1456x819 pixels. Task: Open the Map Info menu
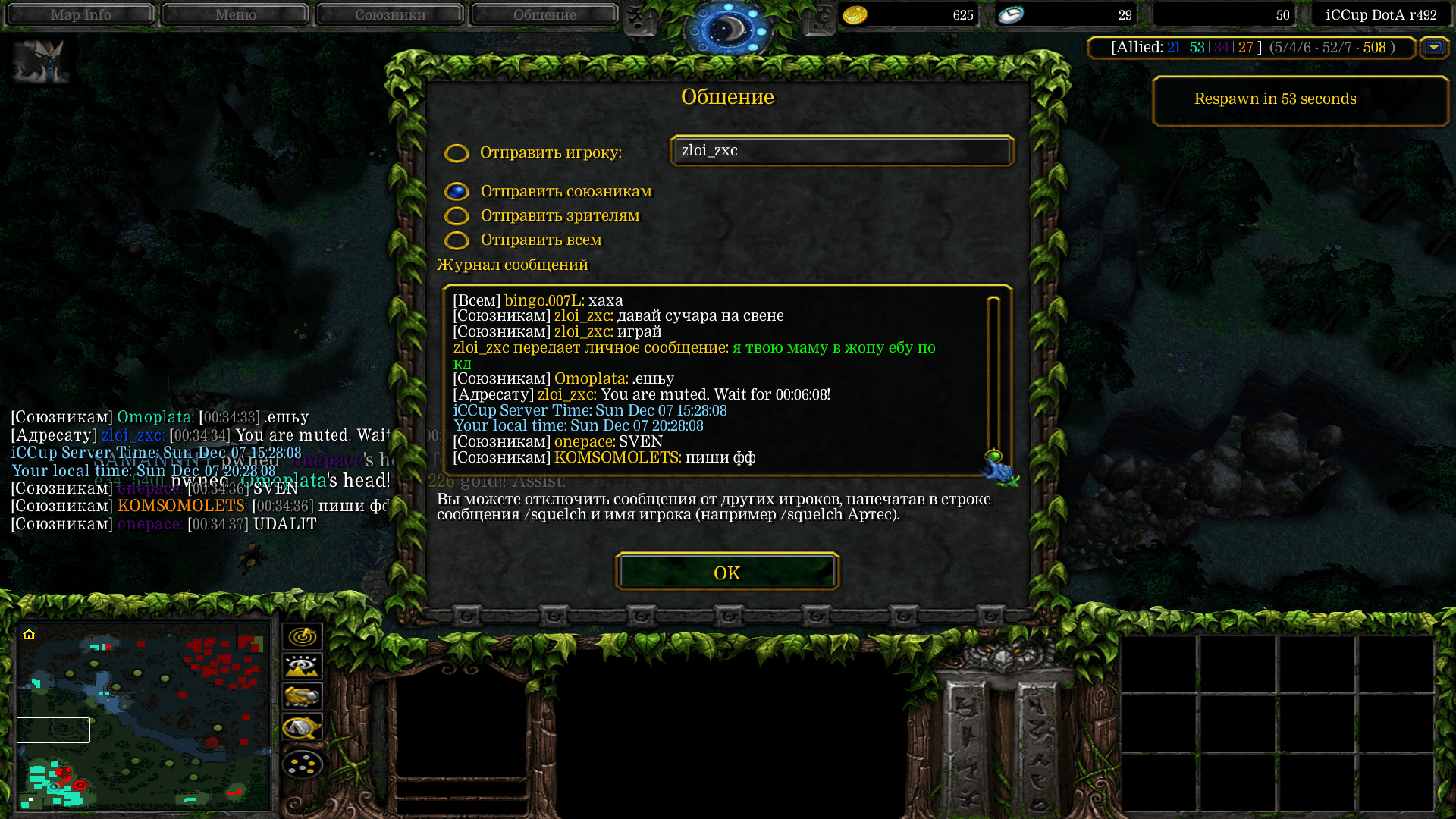pyautogui.click(x=80, y=14)
